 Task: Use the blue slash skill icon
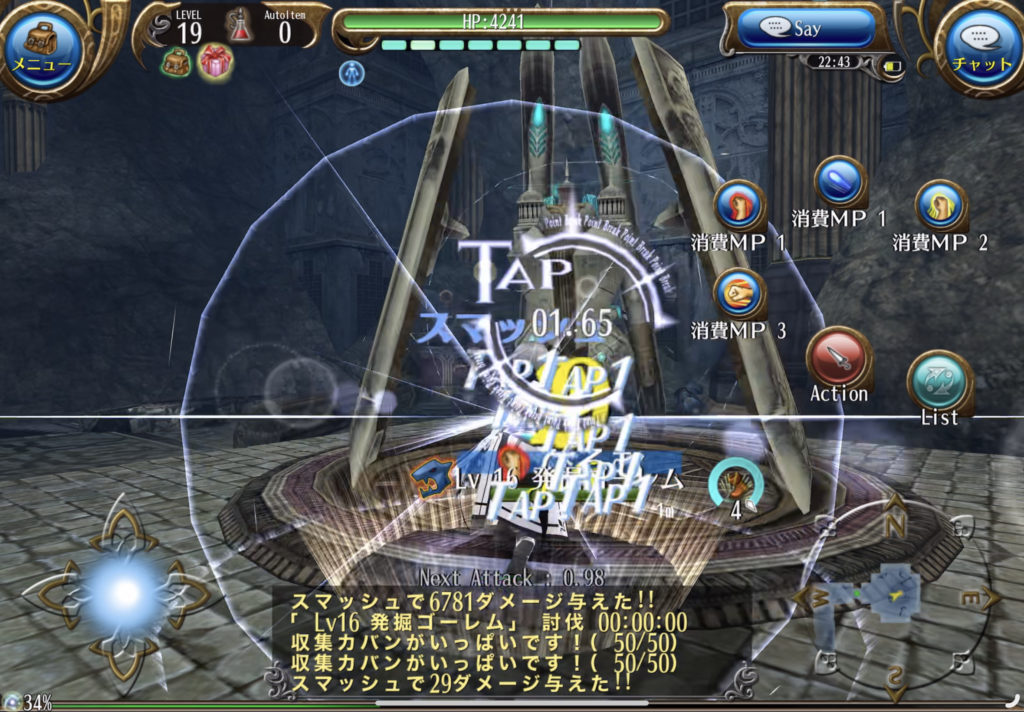(840, 183)
